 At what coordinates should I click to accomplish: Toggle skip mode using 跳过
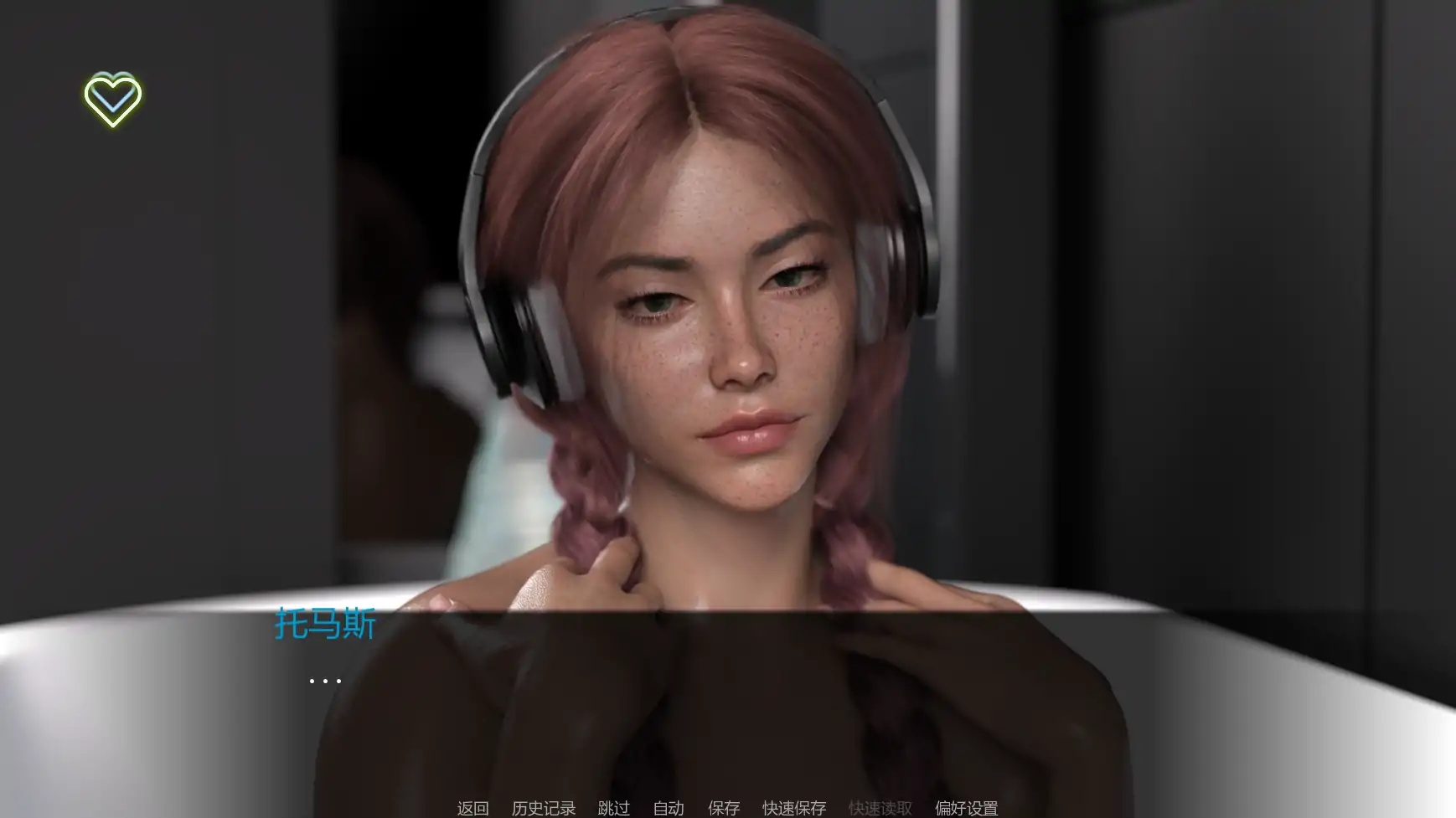(612, 809)
